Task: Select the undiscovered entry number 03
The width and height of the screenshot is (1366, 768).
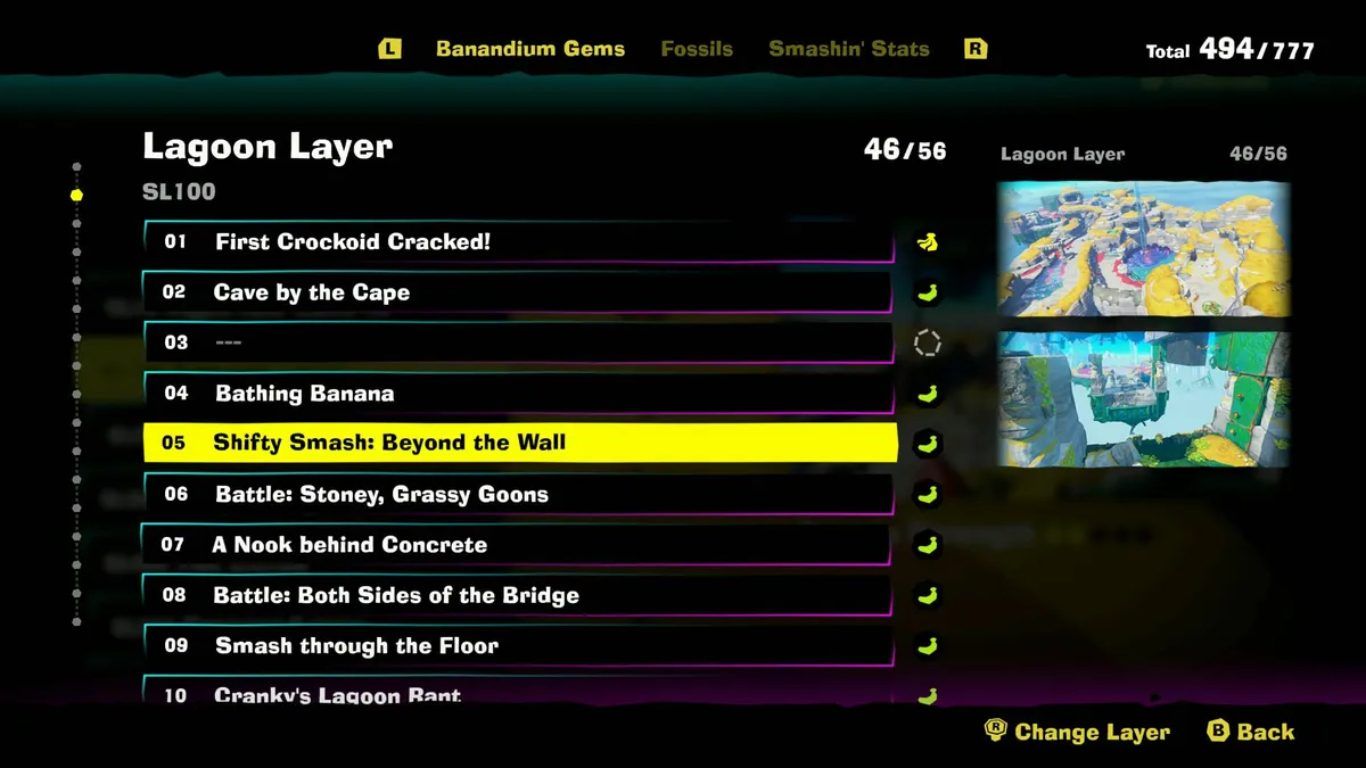Action: [x=518, y=343]
